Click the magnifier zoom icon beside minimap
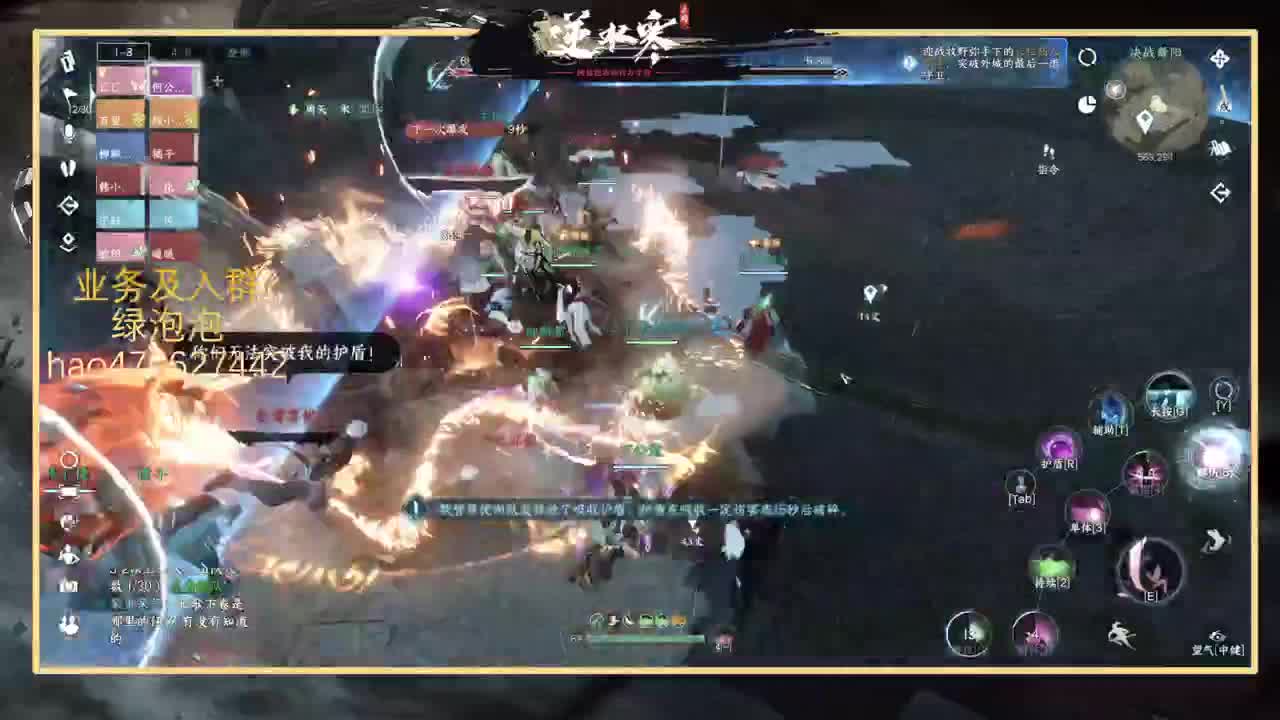 (1088, 57)
